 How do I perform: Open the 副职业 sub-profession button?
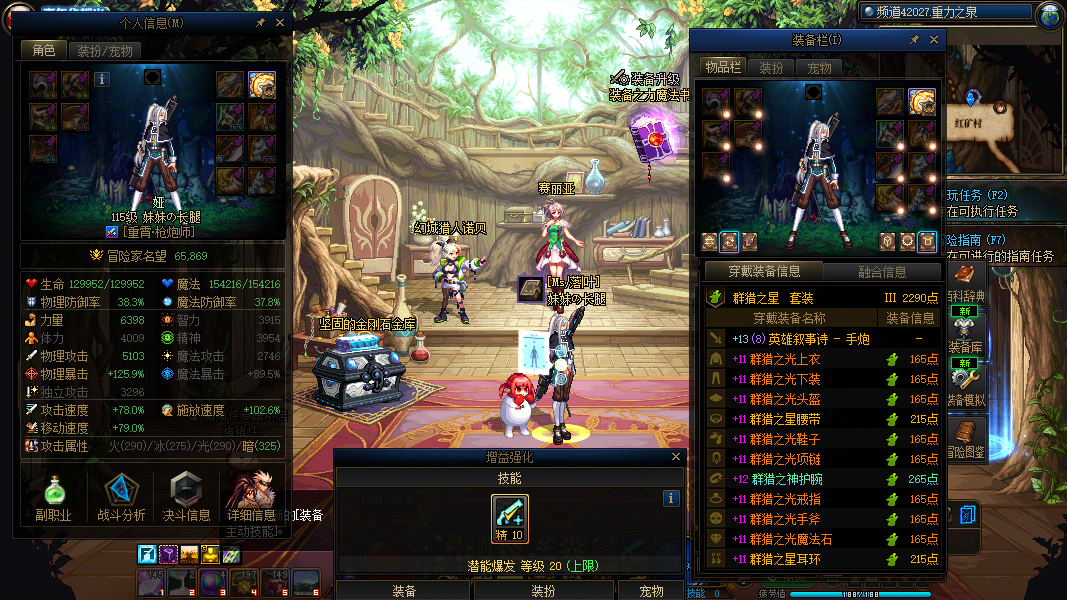coord(52,497)
